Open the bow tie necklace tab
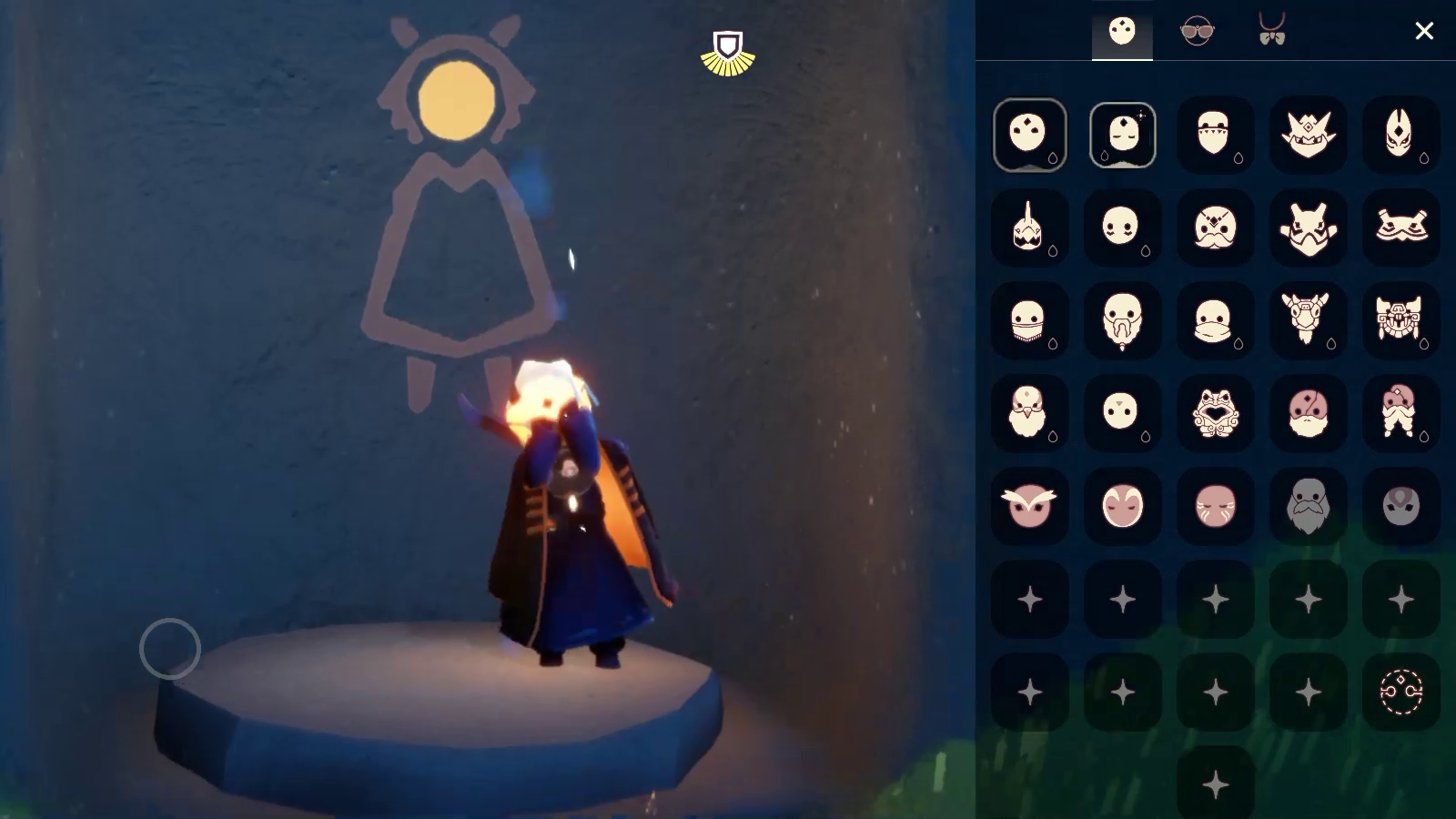The width and height of the screenshot is (1456, 819). [x=1271, y=31]
